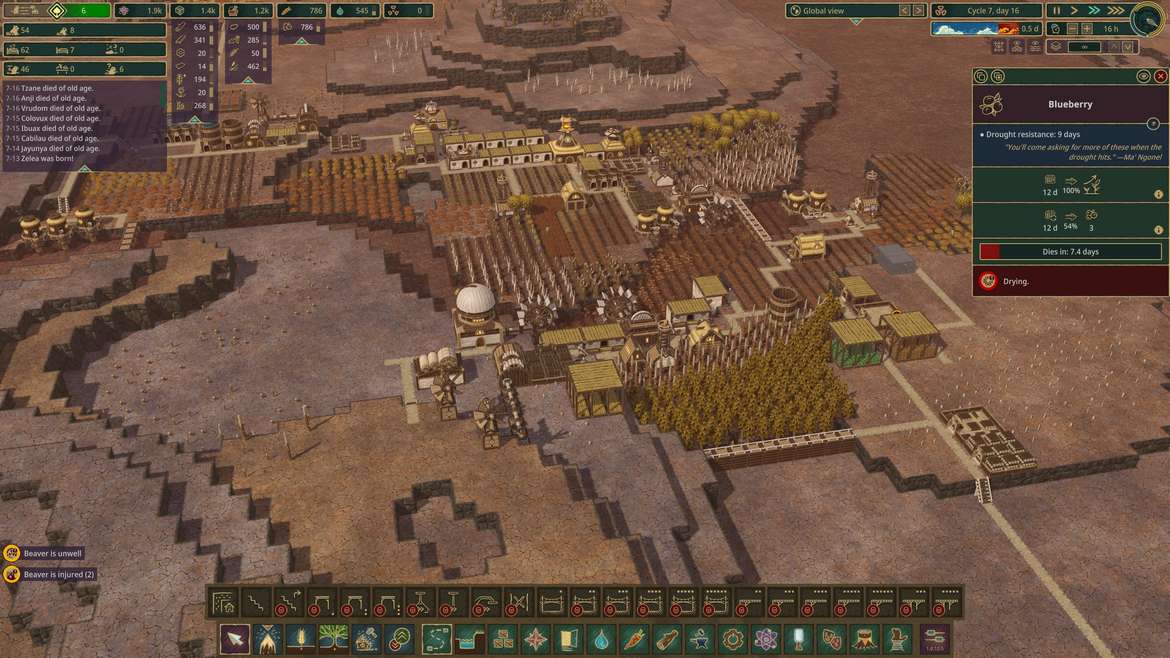Image resolution: width=1170 pixels, height=658 pixels.
Task: Lower the visible layer with the down arrow
Action: [x=1128, y=47]
